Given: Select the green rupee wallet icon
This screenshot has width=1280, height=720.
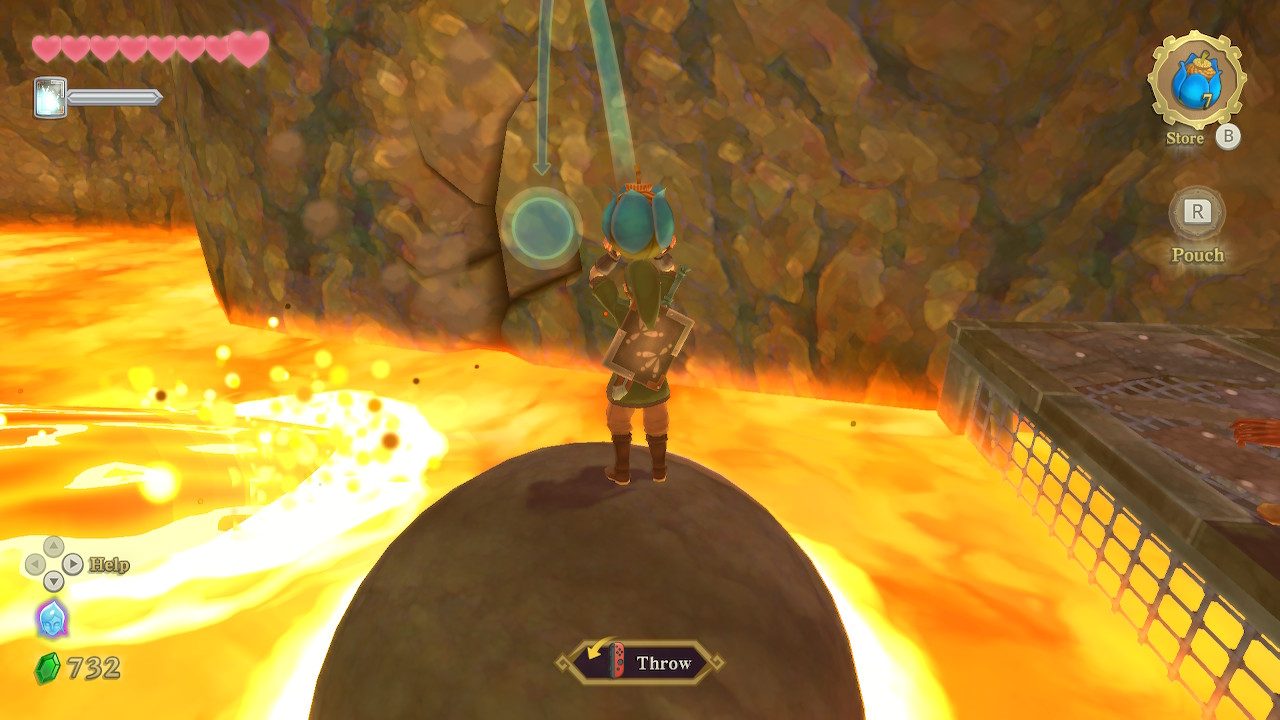Looking at the screenshot, I should click(x=47, y=668).
